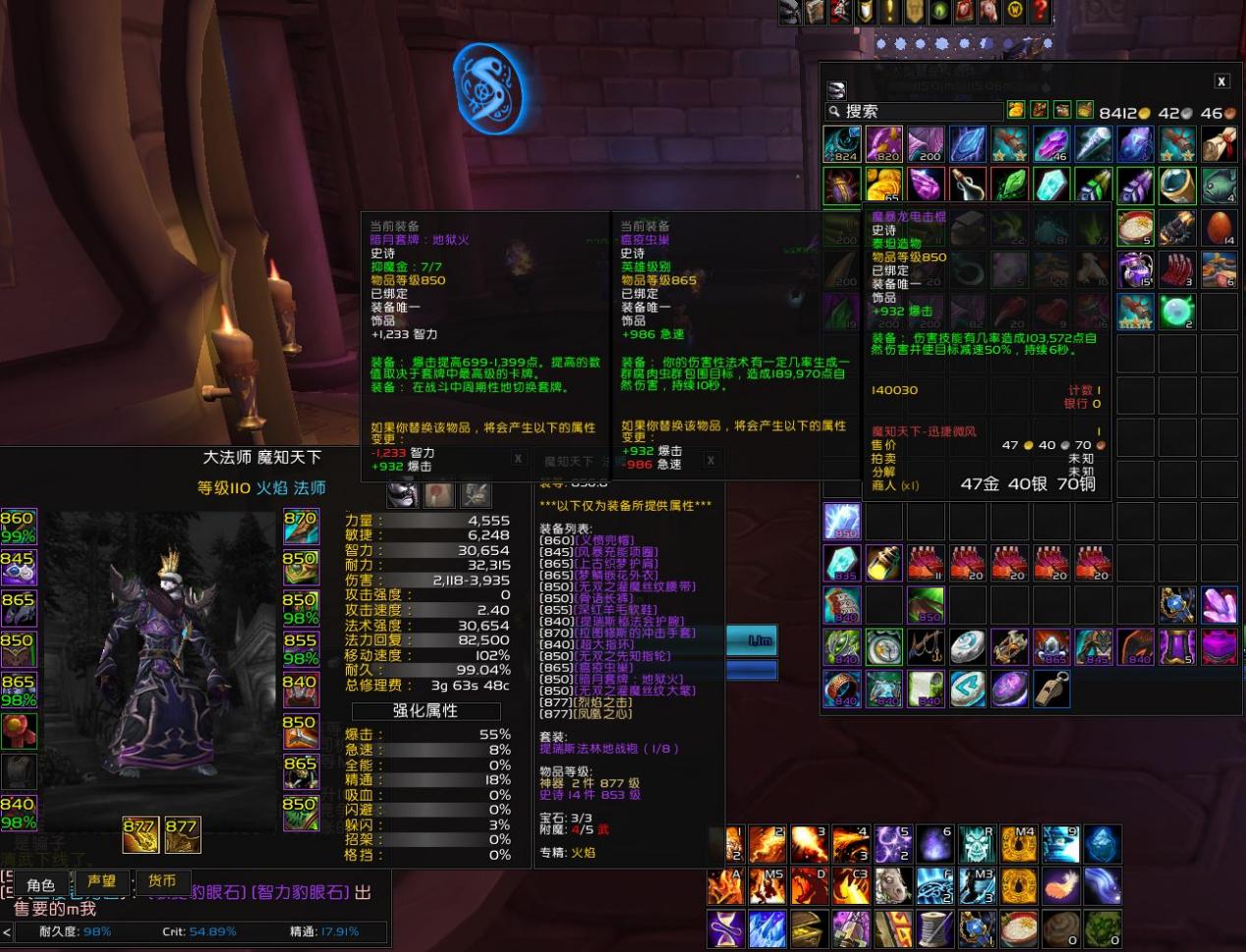Activate the hourglass Time Warp ability

tap(725, 928)
